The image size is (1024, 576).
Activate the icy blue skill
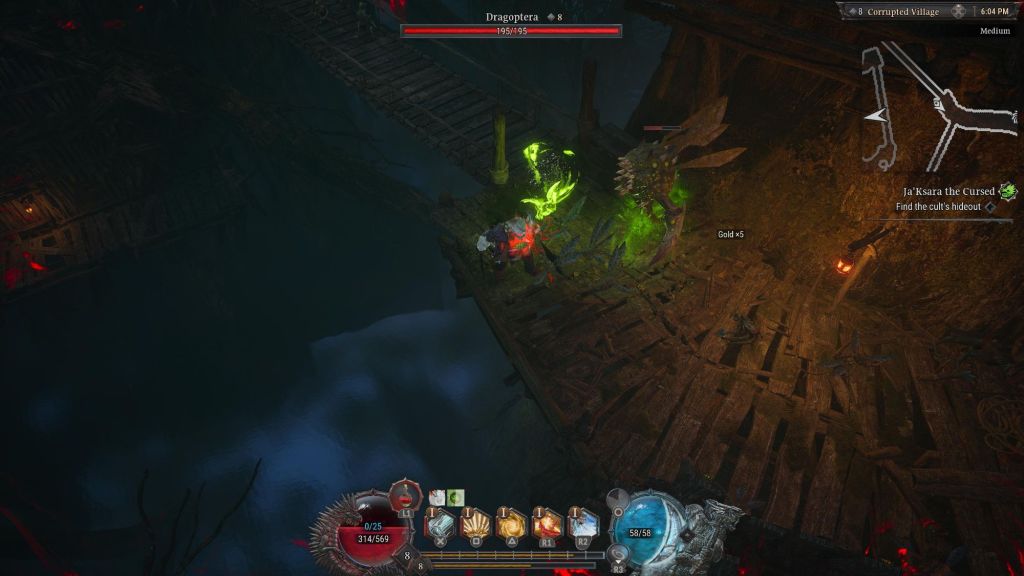583,524
